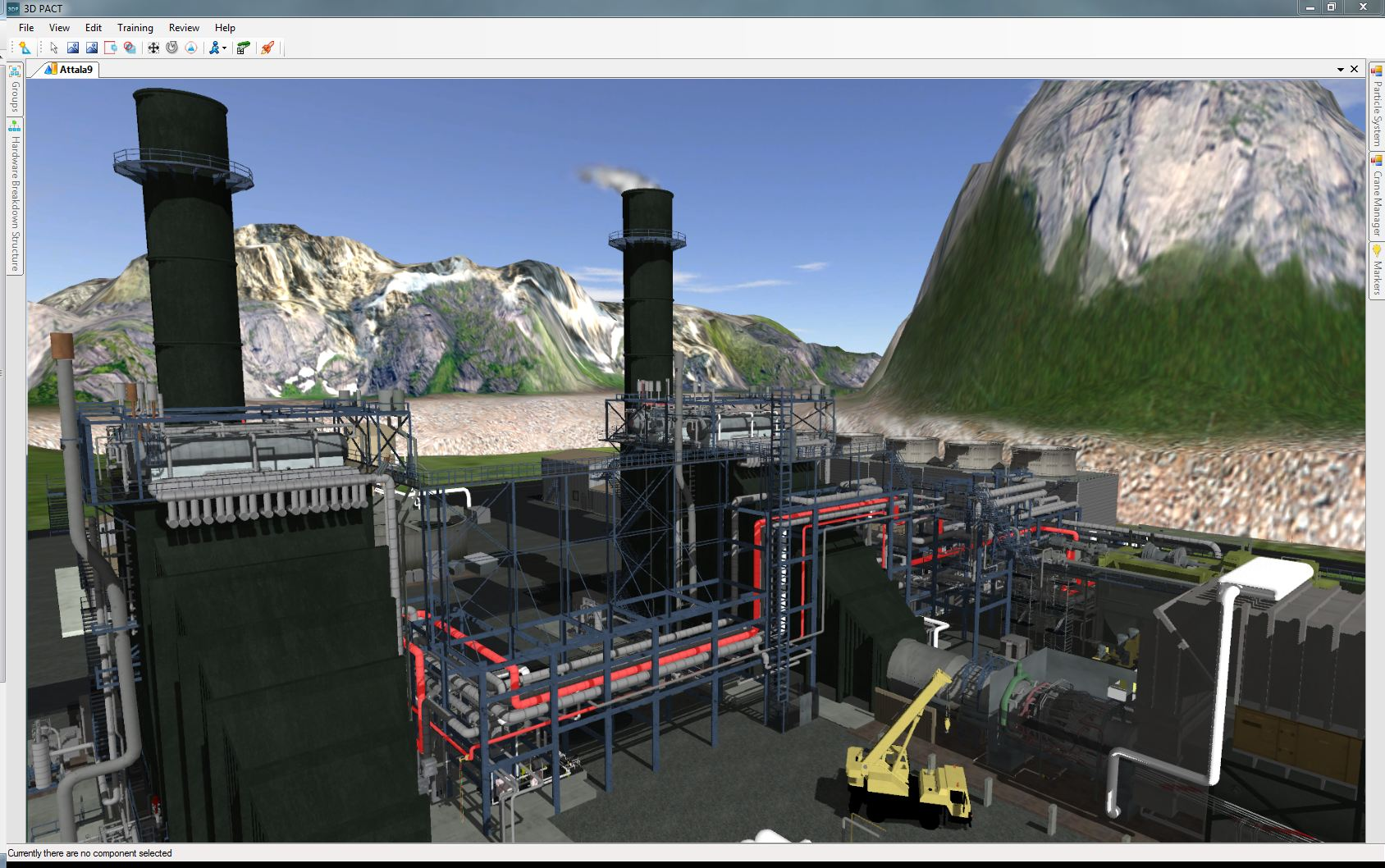Screen dimensions: 1385x868
Task: Expand the Groups side panel
Action: tap(15, 90)
